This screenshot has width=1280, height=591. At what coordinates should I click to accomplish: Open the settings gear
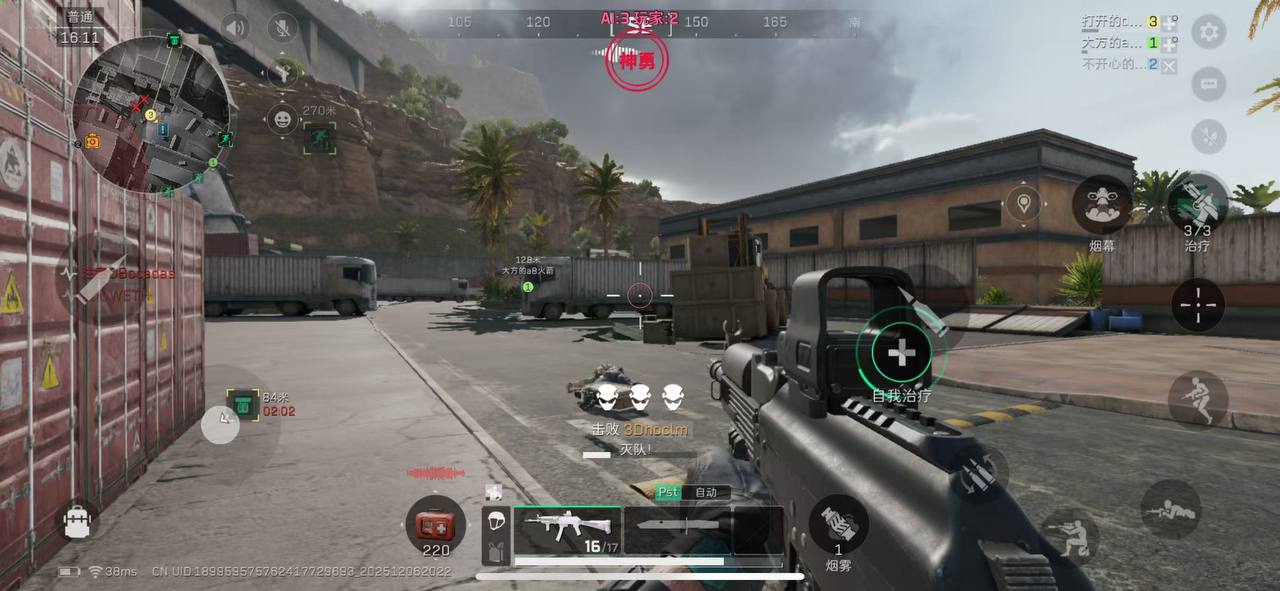pos(1208,32)
